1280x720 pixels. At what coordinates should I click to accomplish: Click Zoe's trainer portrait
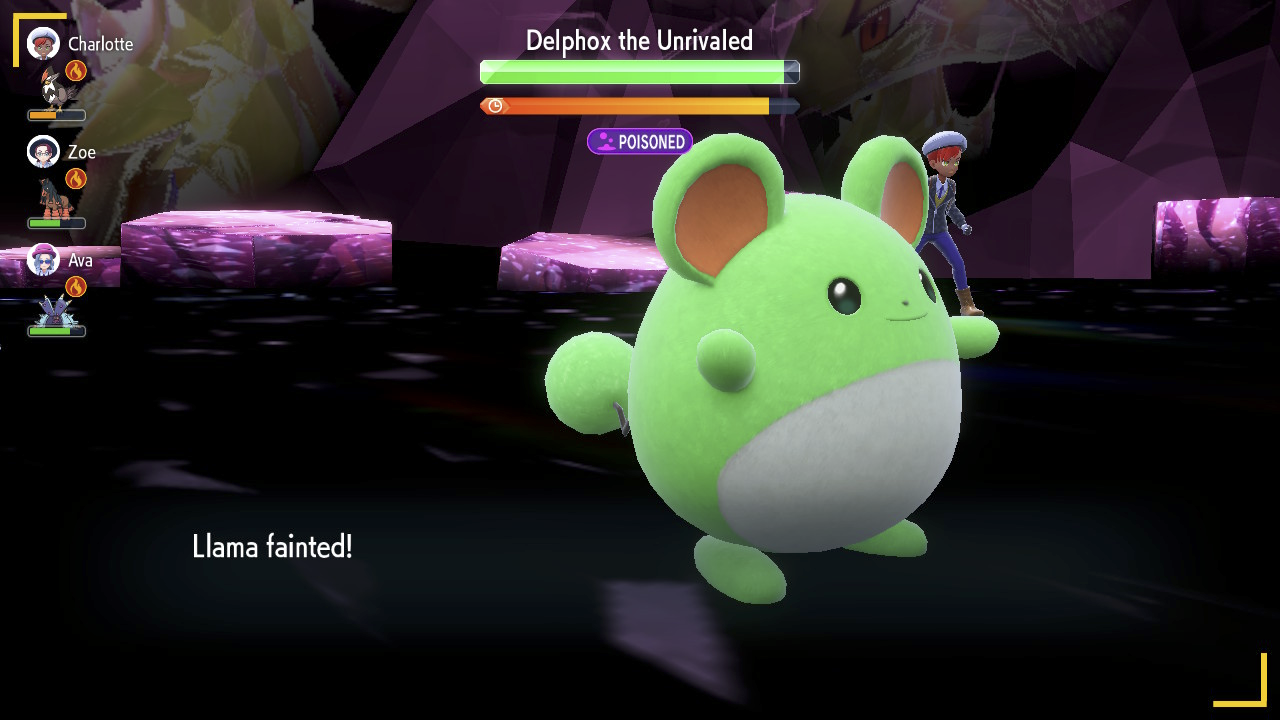pos(44,152)
